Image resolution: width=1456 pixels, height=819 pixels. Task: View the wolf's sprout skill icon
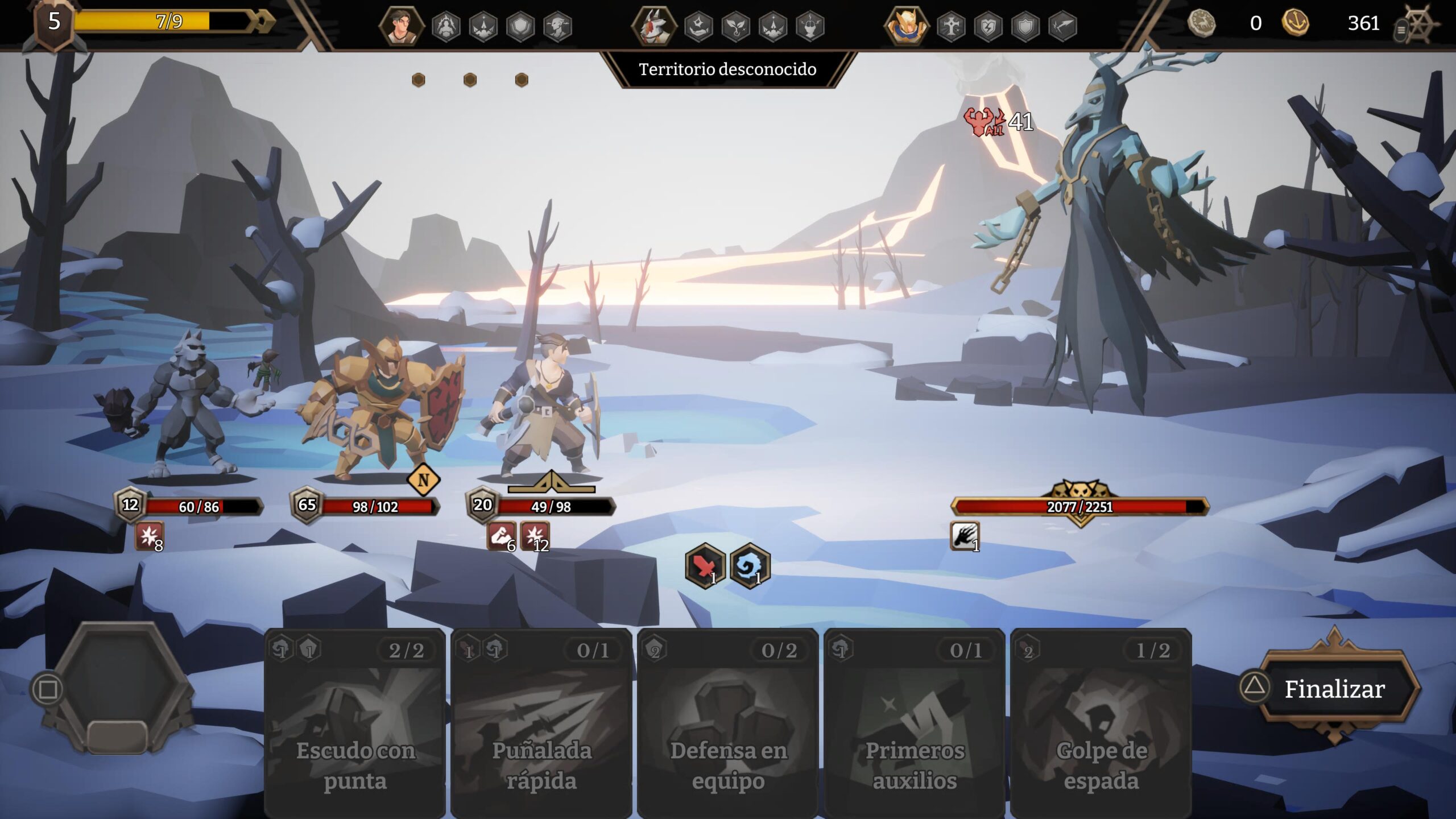[x=736, y=26]
